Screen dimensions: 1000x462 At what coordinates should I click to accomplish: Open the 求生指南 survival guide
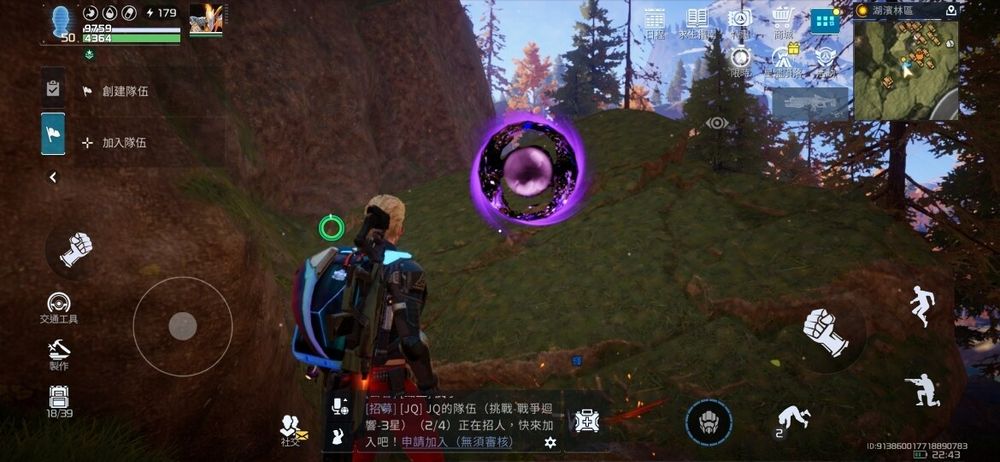pyautogui.click(x=697, y=21)
